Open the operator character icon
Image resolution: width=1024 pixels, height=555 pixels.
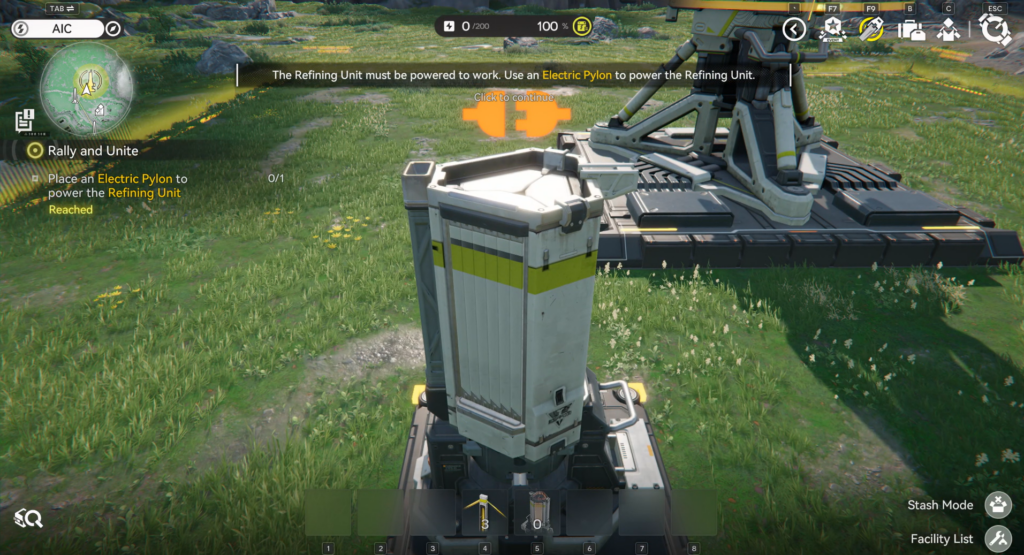click(x=948, y=29)
